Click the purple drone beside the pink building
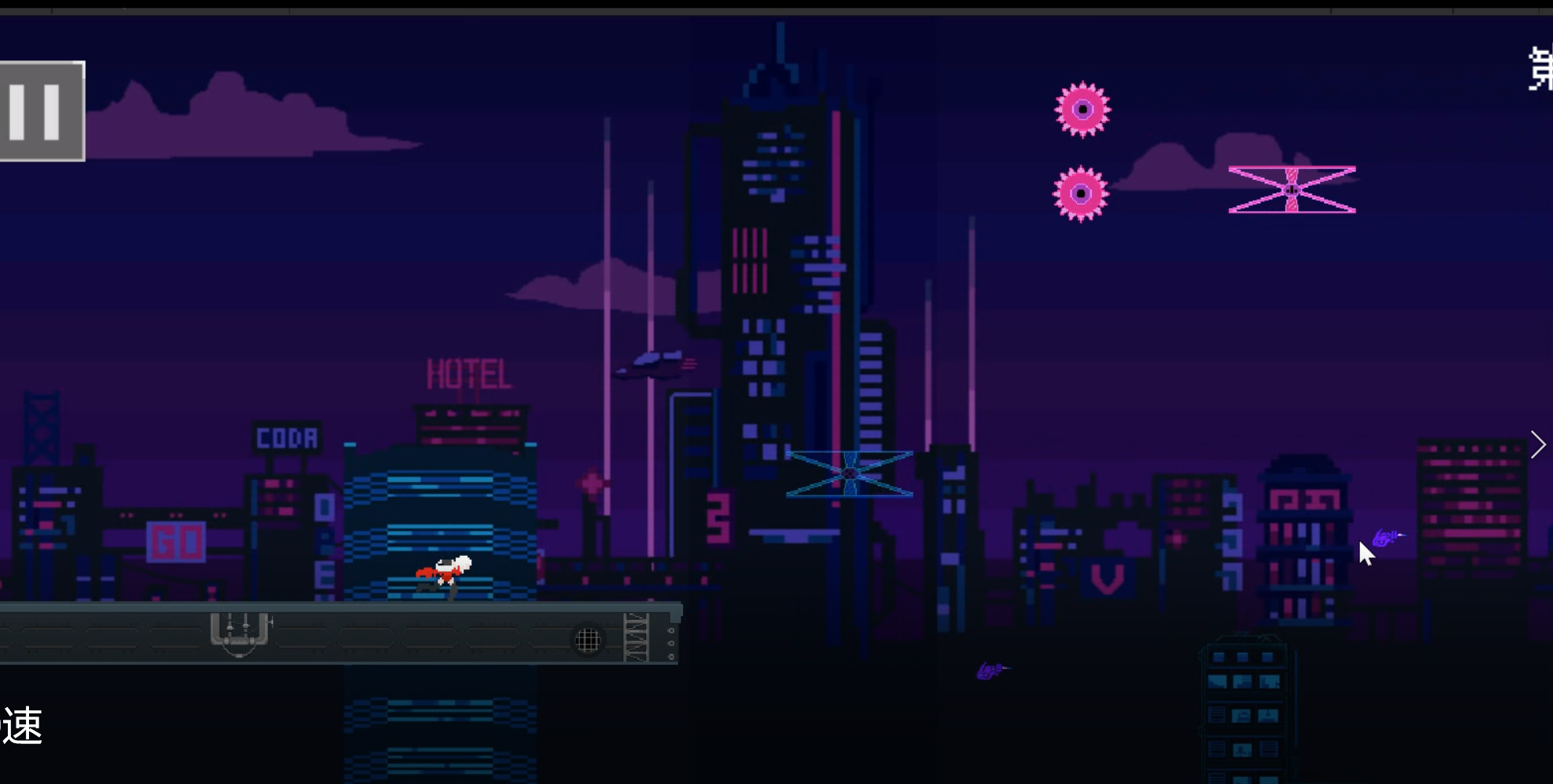1553x784 pixels. point(1385,536)
